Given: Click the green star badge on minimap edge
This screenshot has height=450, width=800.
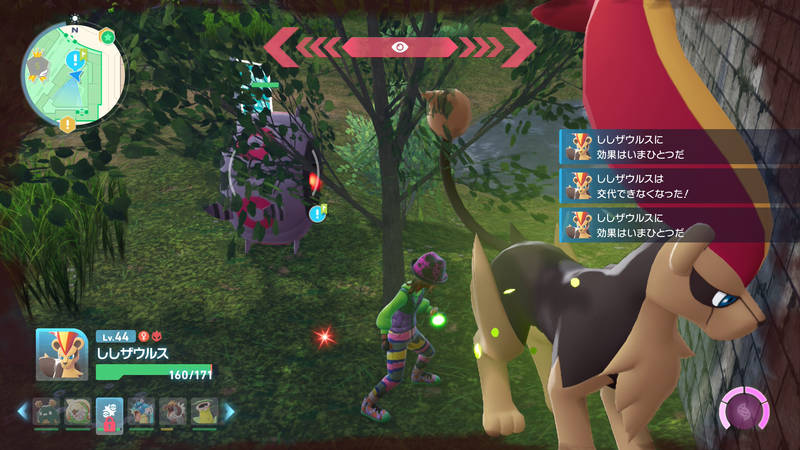Looking at the screenshot, I should tap(108, 37).
